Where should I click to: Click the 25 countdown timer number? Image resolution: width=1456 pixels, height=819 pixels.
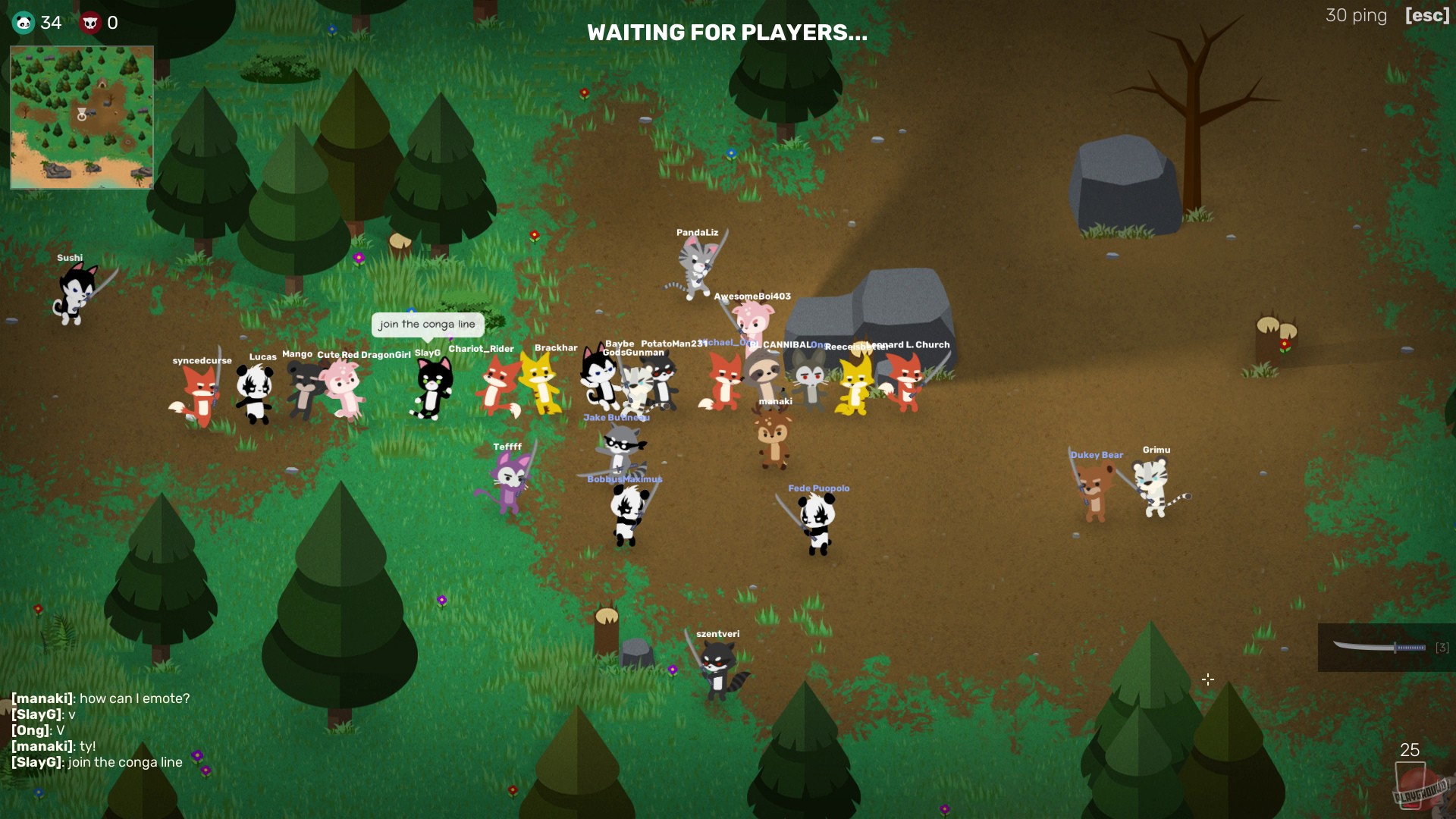[1410, 751]
